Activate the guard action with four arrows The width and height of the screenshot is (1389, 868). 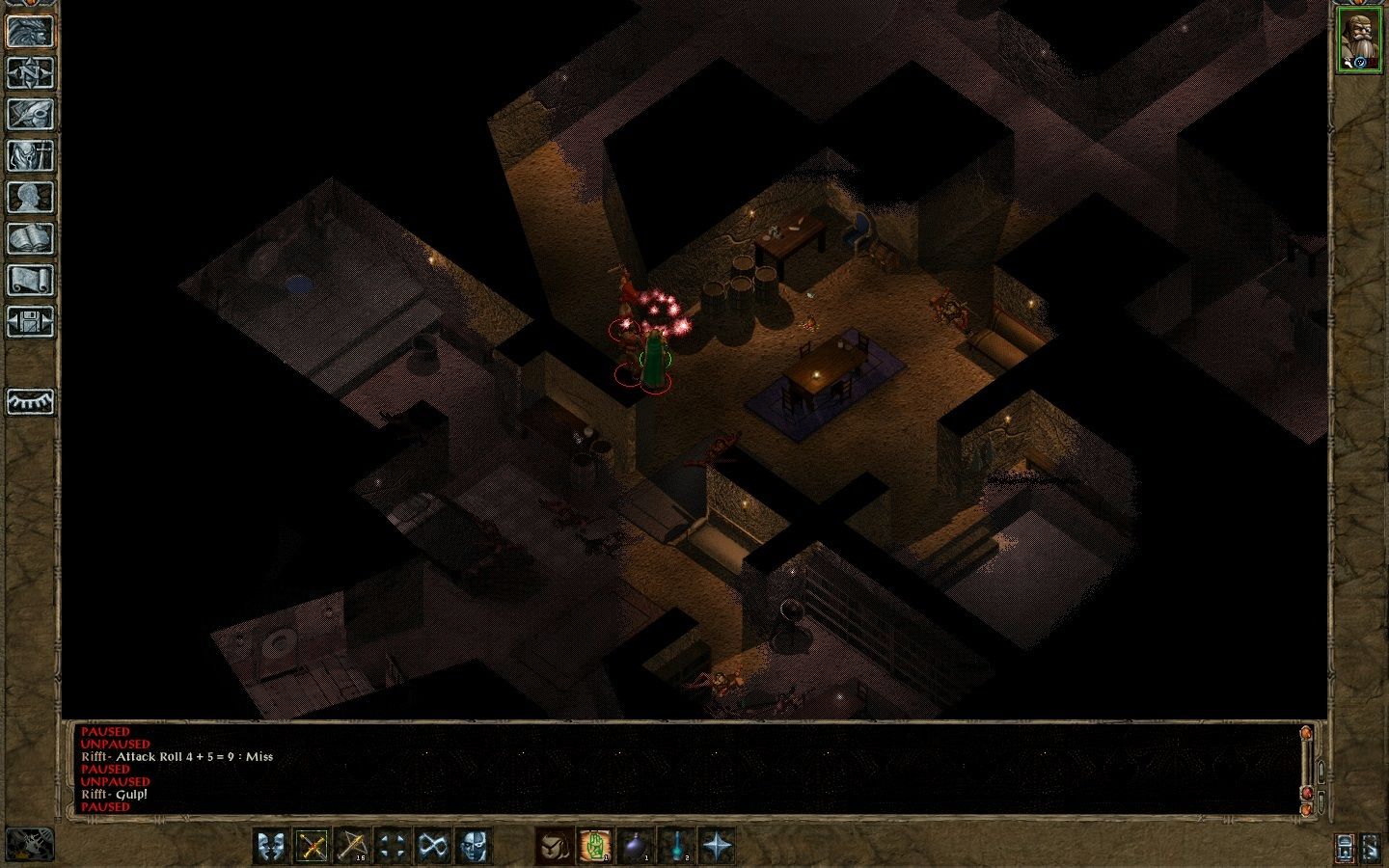[393, 847]
